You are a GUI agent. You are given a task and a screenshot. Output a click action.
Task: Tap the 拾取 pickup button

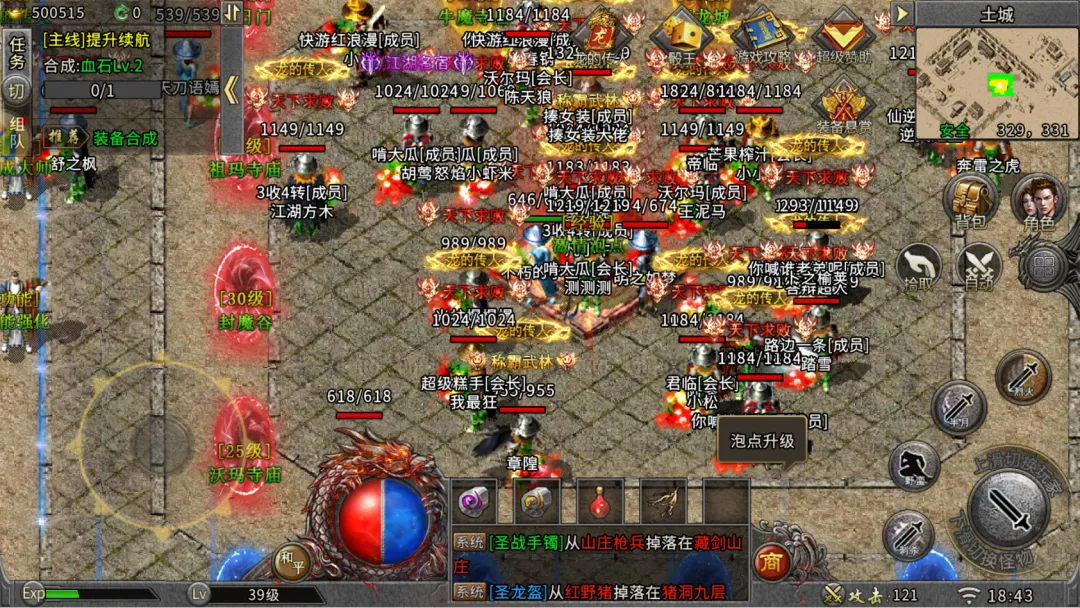point(918,268)
